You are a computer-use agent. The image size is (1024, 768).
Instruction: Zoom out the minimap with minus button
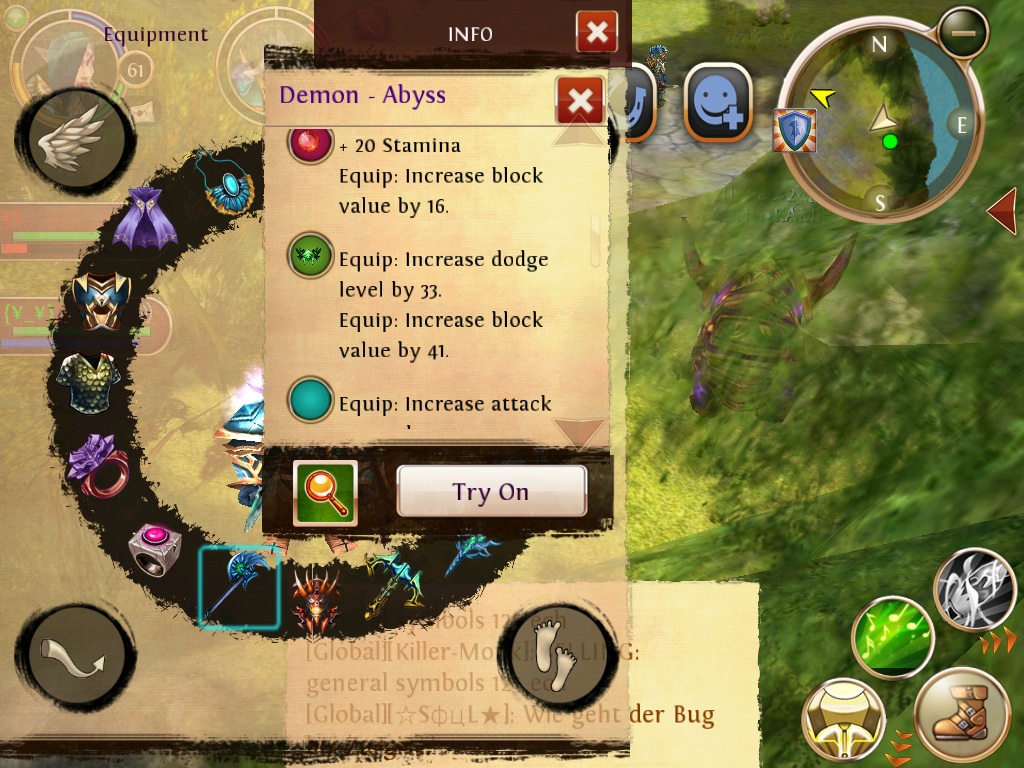pyautogui.click(x=964, y=33)
